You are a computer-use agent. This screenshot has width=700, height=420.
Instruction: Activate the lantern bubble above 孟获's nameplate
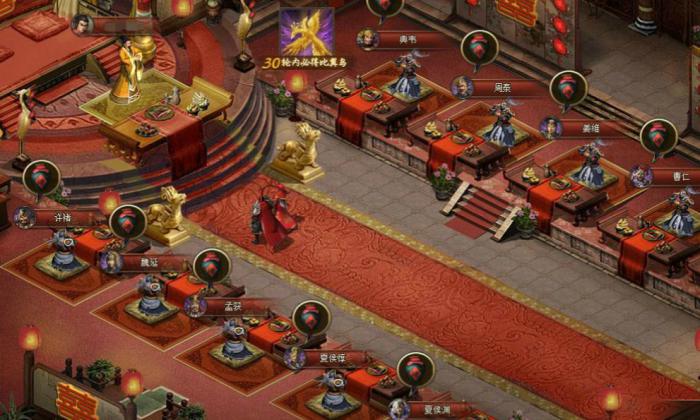(x=211, y=266)
